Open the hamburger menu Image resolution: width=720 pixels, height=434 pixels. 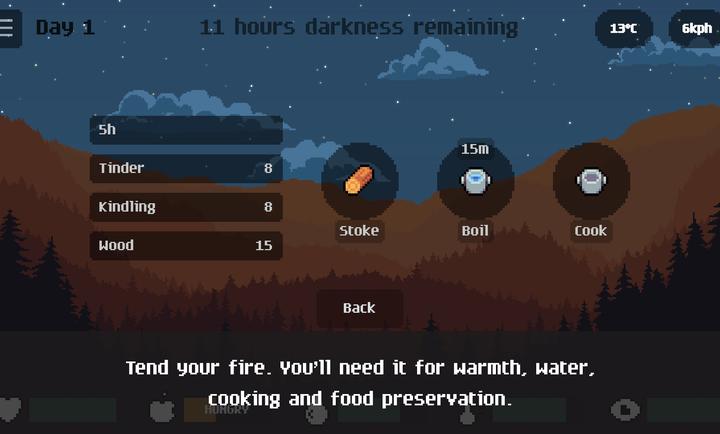(8, 28)
